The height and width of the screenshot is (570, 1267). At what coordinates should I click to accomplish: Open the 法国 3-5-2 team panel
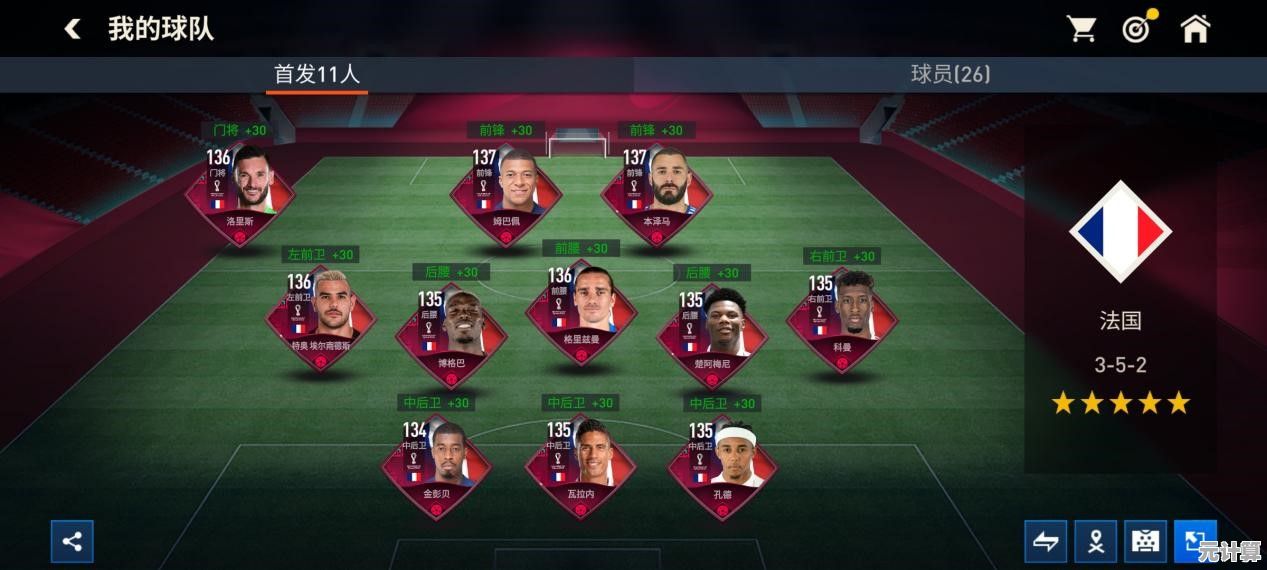coord(1120,300)
